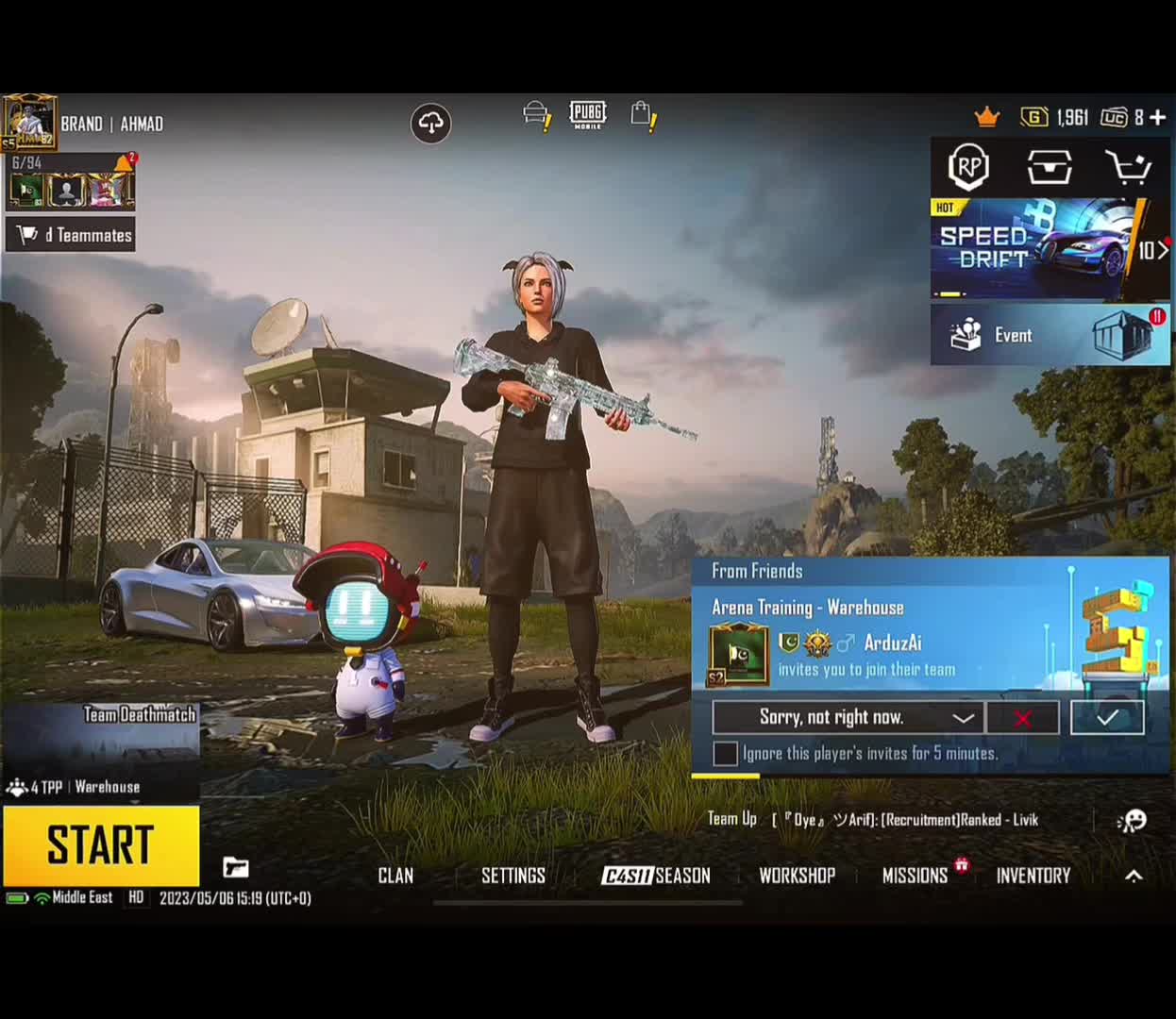
Task: Accept ArduzAi's team invite with checkmark
Action: [x=1107, y=718]
